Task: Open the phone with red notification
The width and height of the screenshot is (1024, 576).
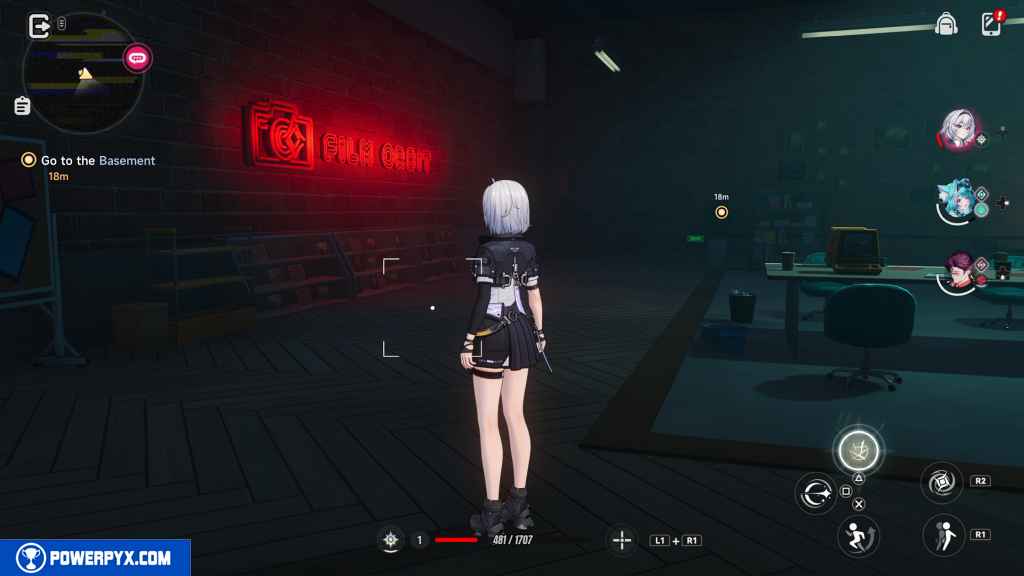Action: [991, 23]
